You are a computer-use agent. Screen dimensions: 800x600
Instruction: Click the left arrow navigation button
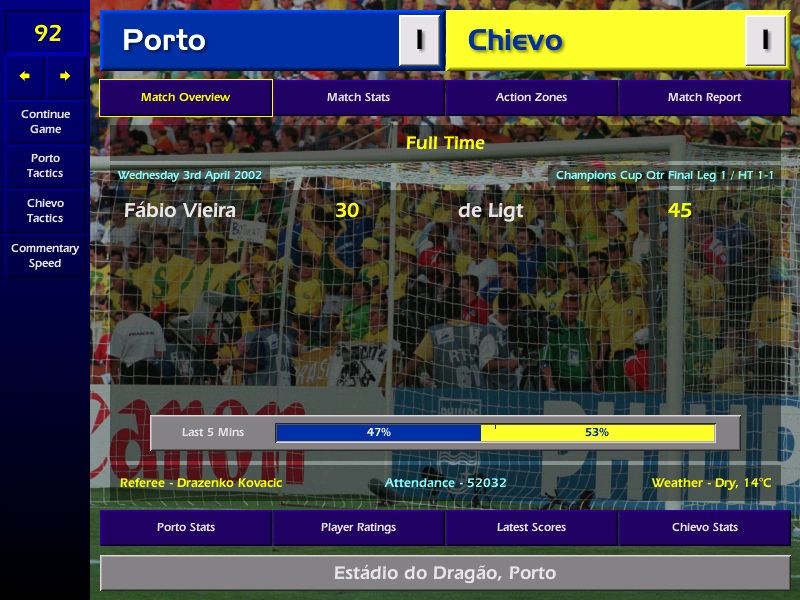point(25,76)
